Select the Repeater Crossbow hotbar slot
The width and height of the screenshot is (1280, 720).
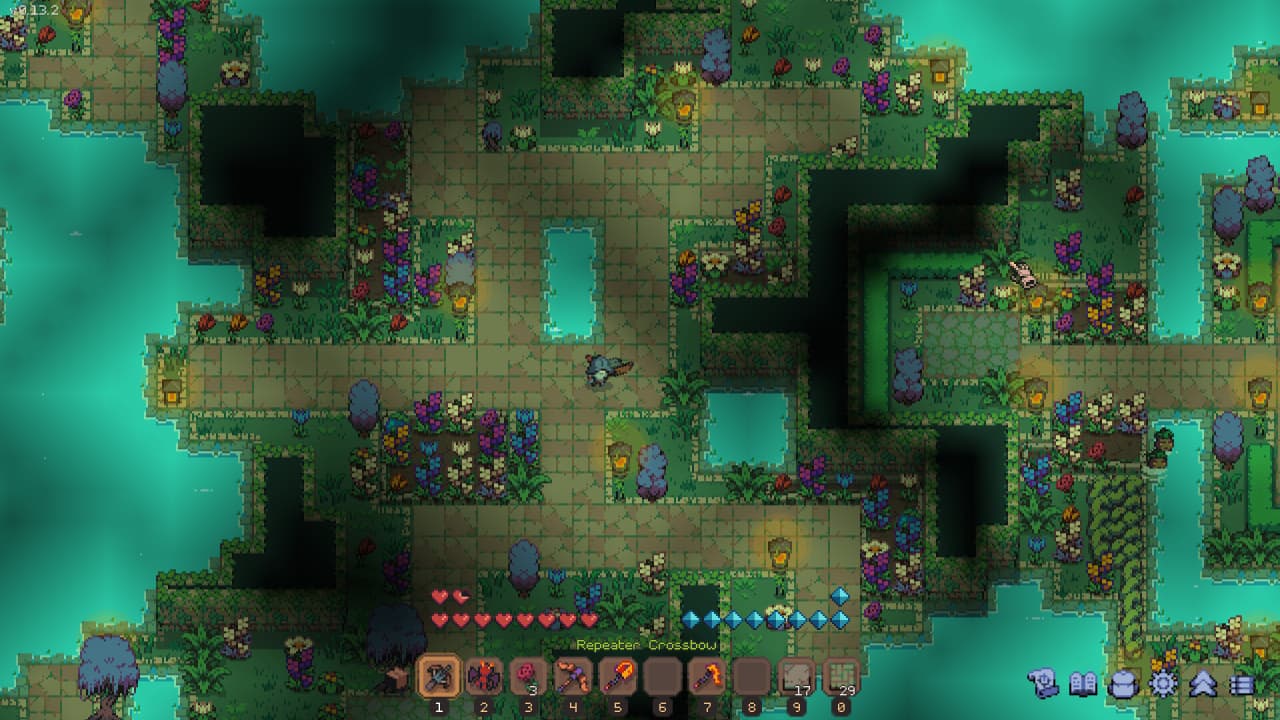click(x=438, y=677)
